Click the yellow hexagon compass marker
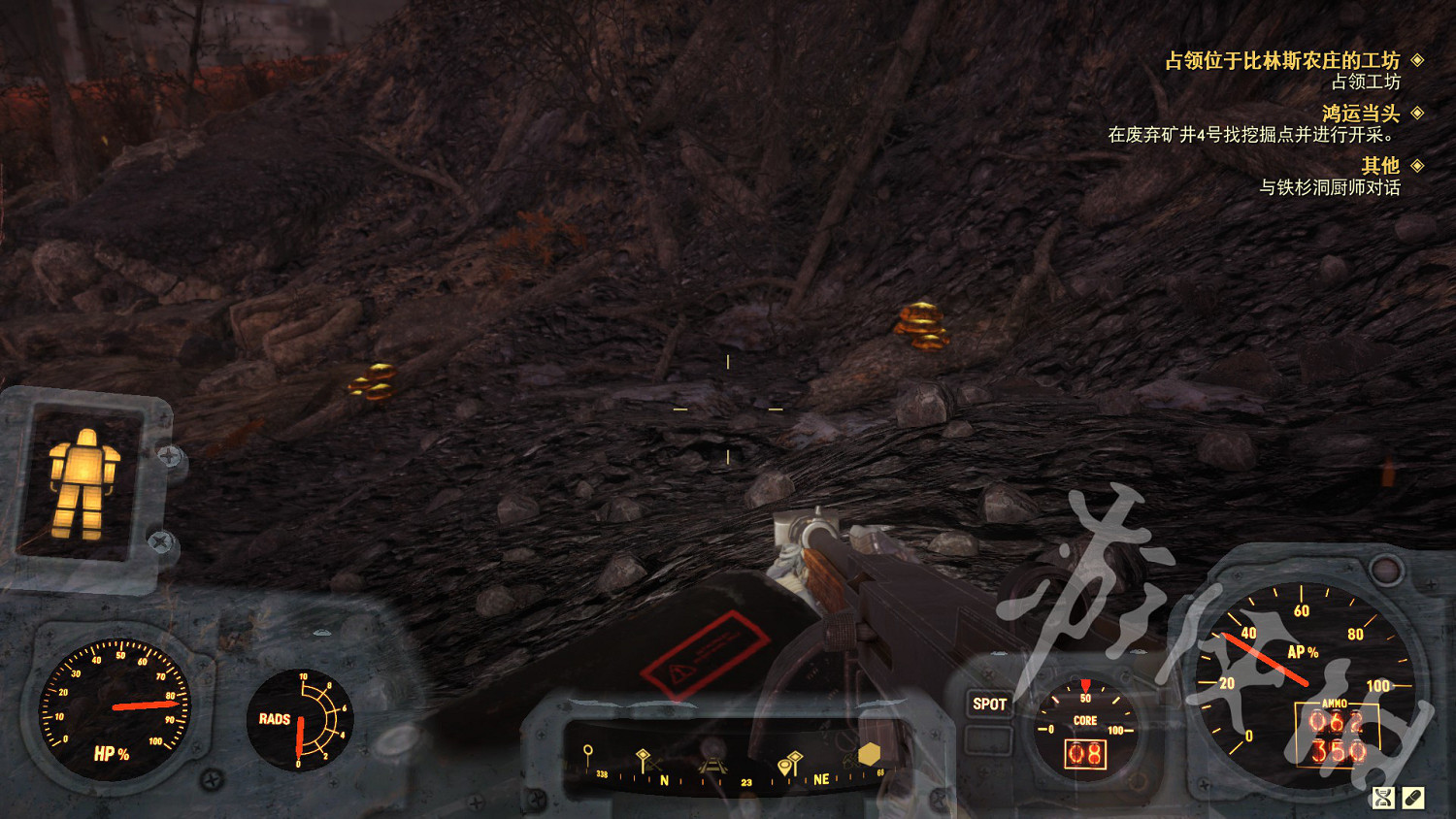The height and width of the screenshot is (819, 1456). pyautogui.click(x=869, y=754)
